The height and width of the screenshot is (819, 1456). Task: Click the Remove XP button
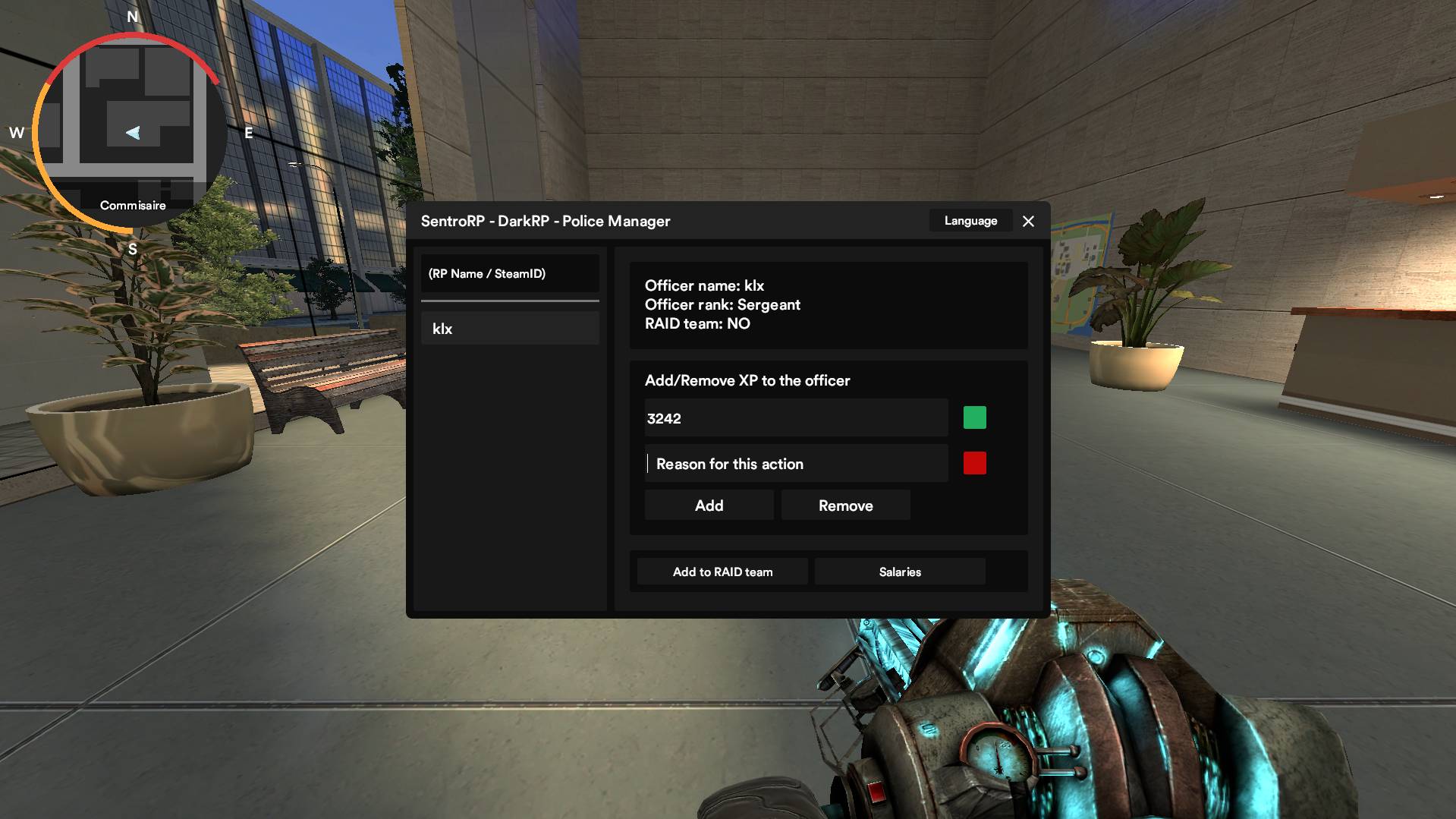tap(845, 506)
